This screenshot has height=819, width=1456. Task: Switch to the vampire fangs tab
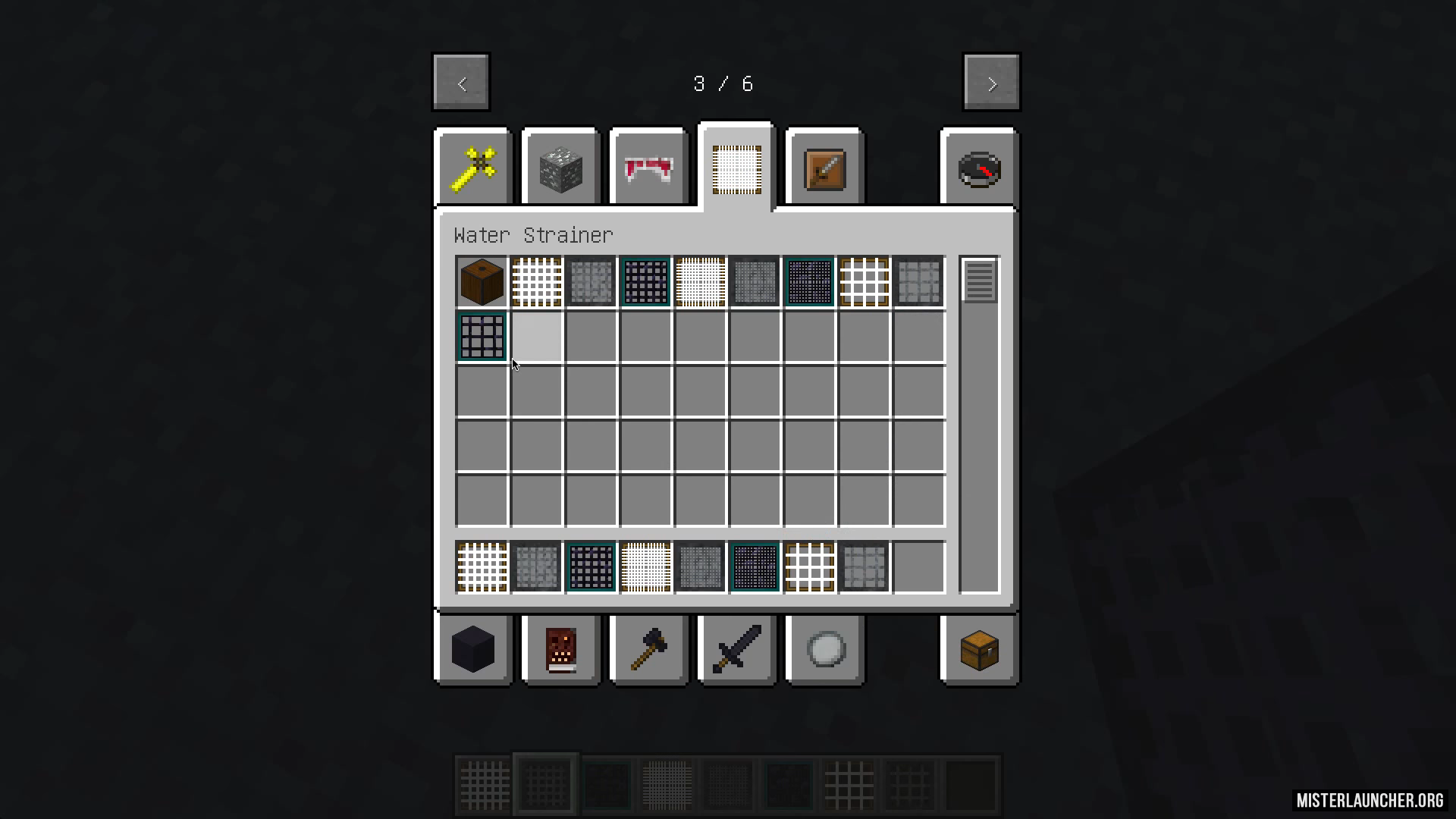[x=648, y=167]
